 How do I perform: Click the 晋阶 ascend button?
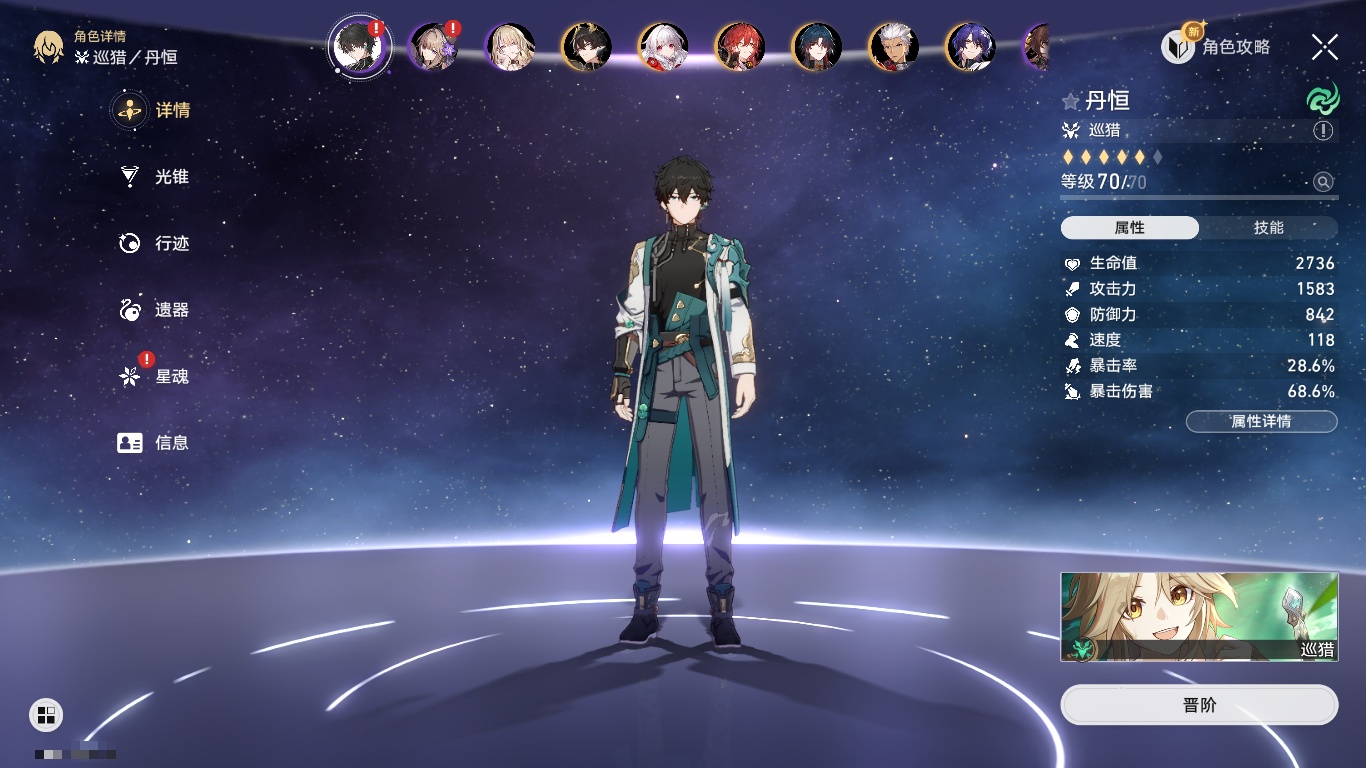[x=1199, y=705]
